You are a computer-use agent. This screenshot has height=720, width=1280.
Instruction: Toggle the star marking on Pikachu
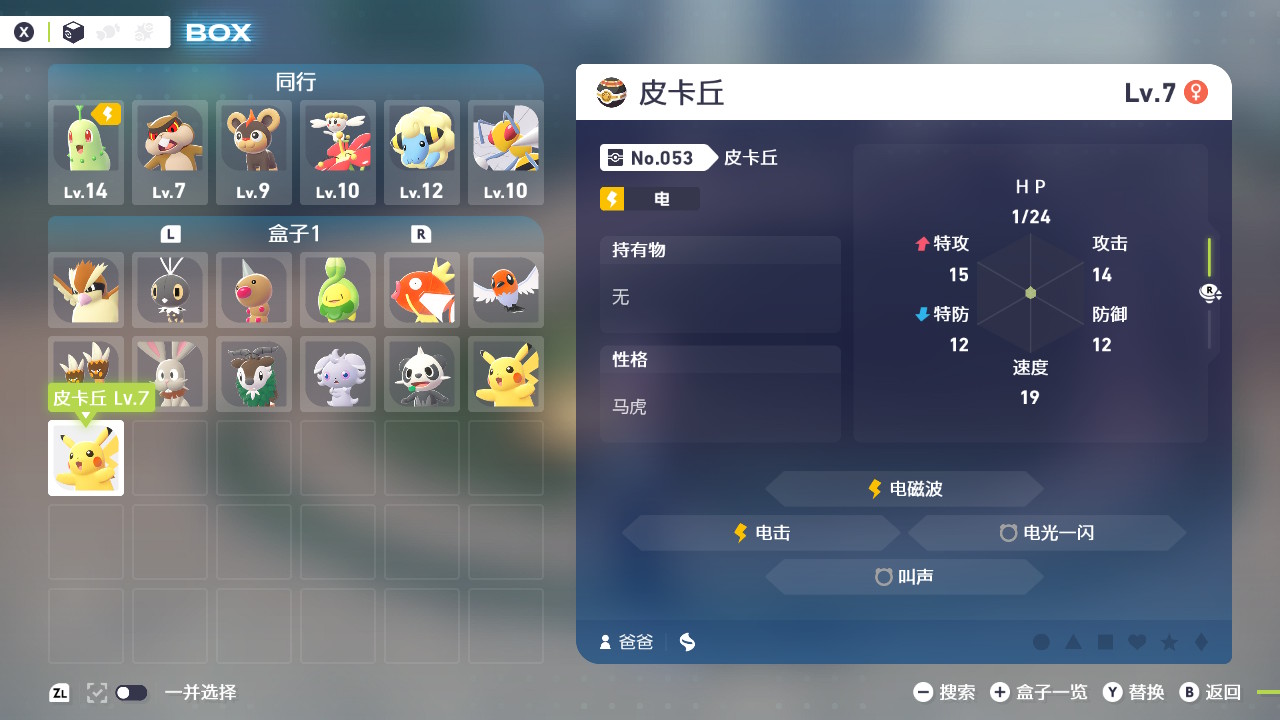pyautogui.click(x=1170, y=644)
